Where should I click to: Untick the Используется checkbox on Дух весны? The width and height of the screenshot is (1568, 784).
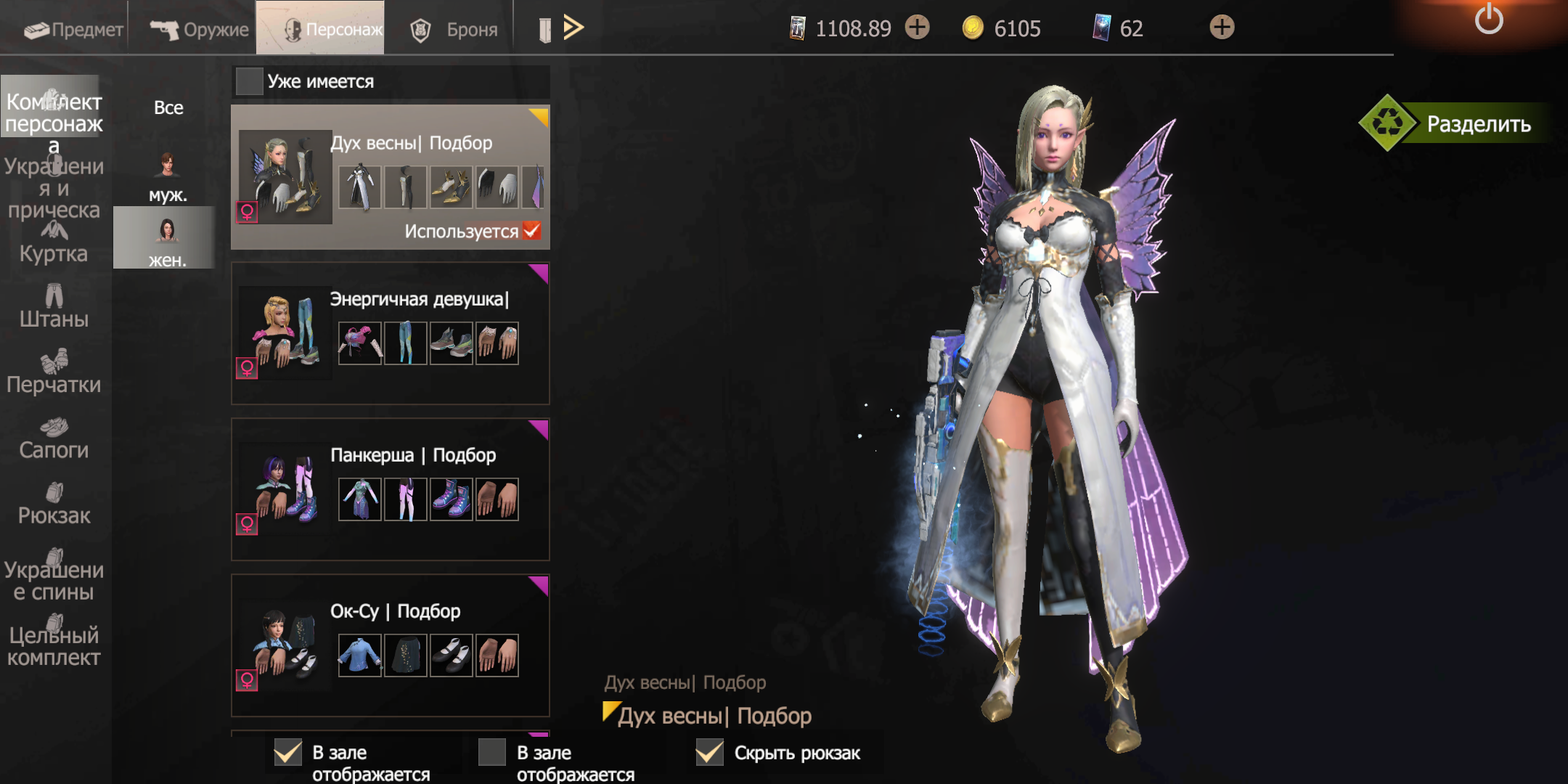pos(532,230)
